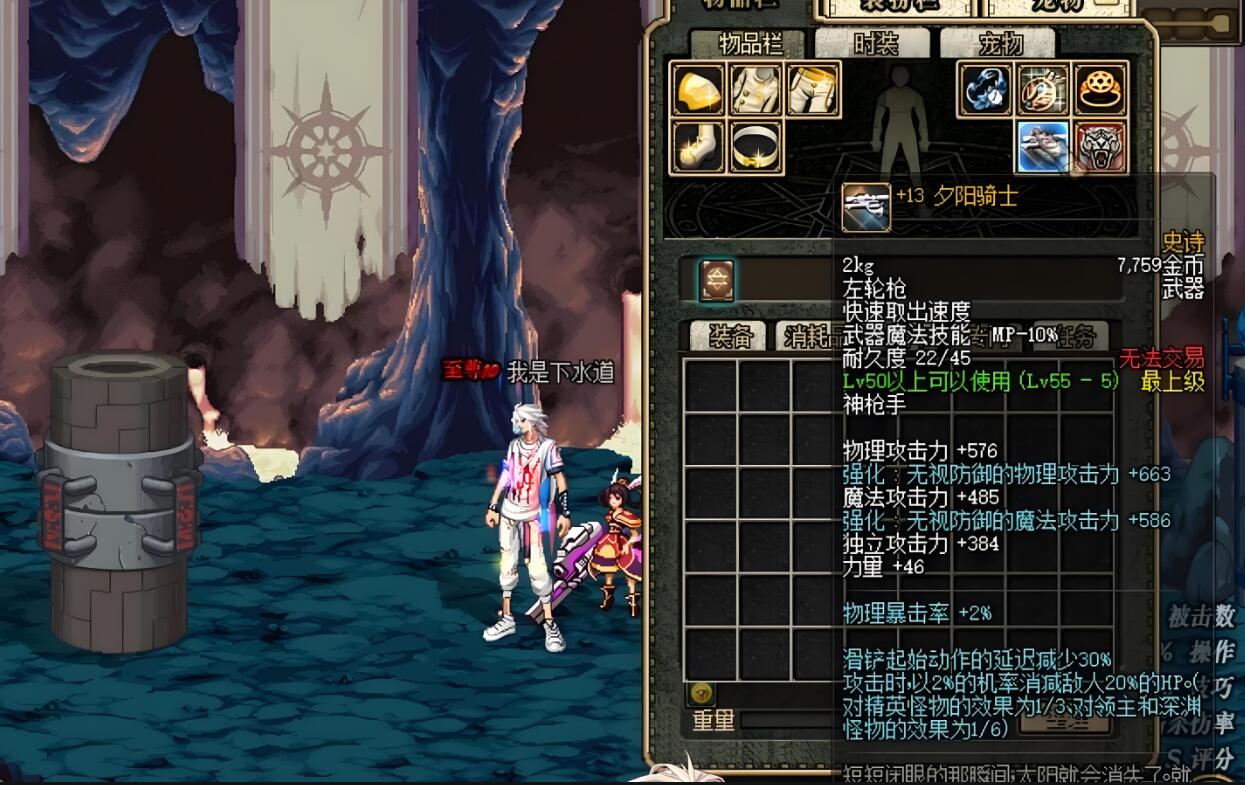Image resolution: width=1245 pixels, height=785 pixels.
Task: Open the 时装 tab
Action: coord(874,44)
